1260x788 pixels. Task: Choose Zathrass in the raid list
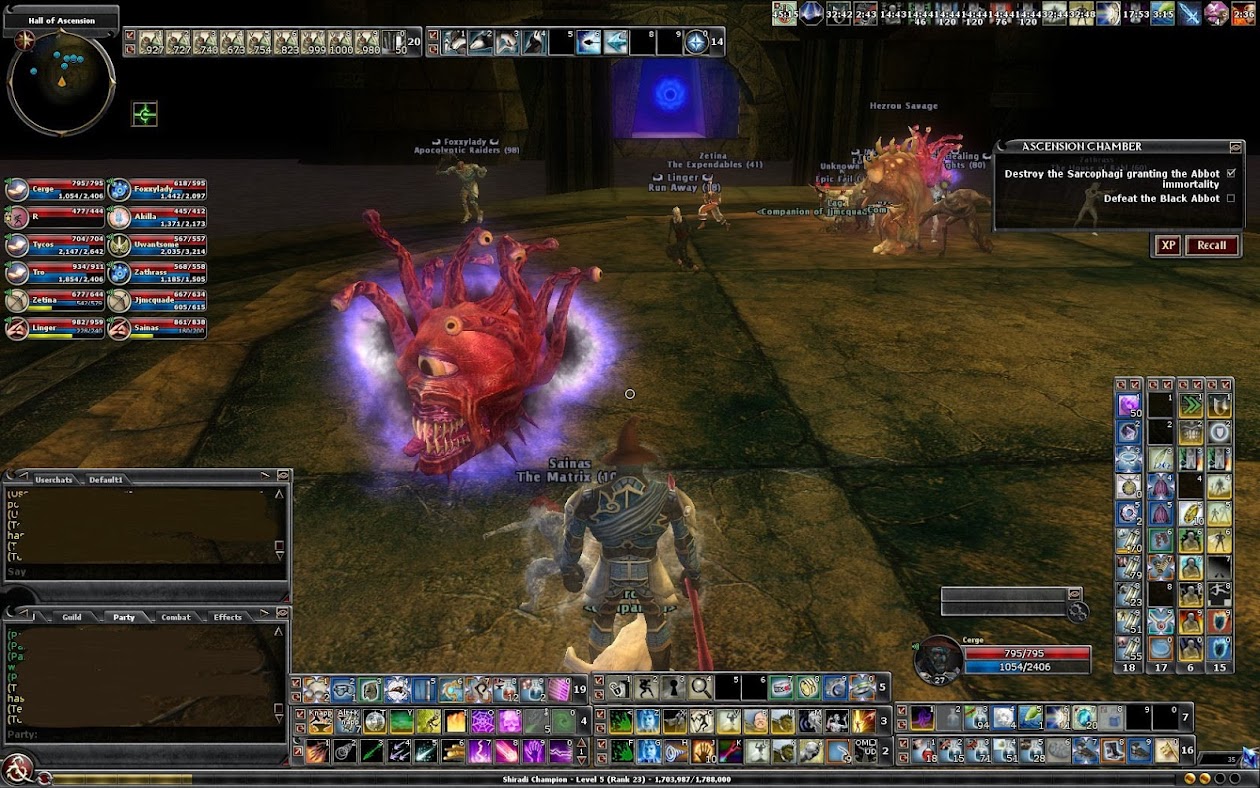pyautogui.click(x=156, y=274)
